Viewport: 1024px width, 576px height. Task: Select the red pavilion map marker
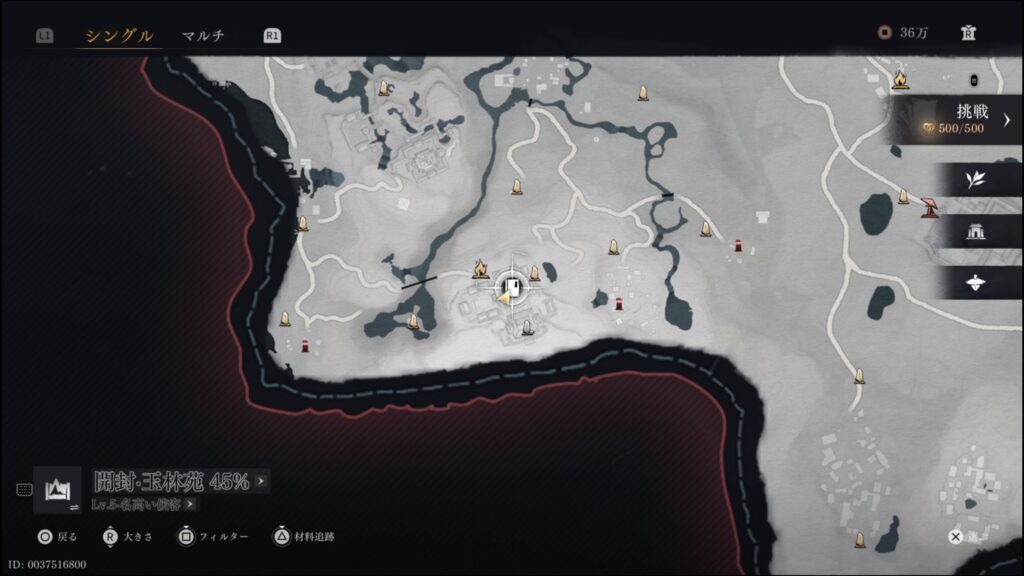tap(931, 205)
